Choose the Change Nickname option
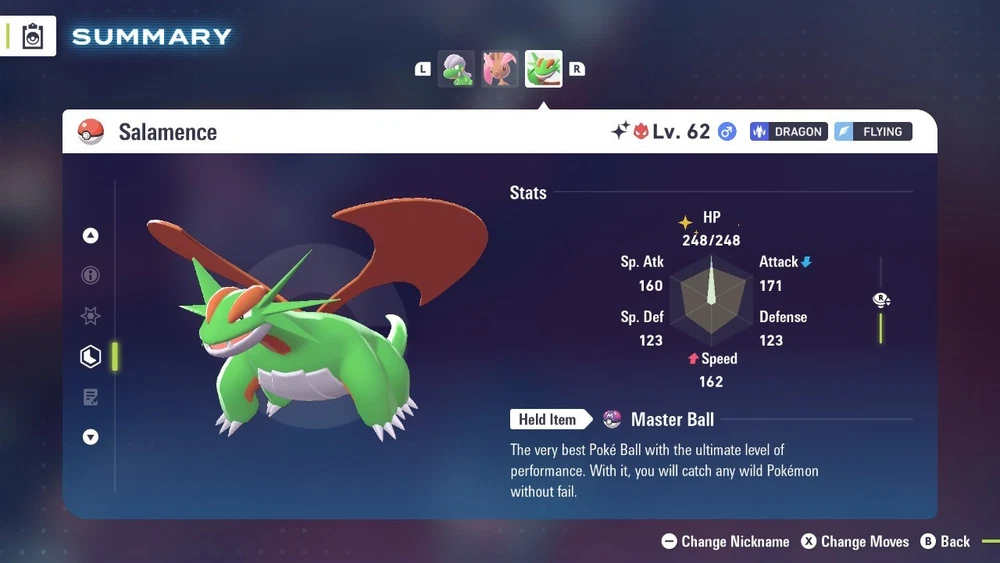Screen dimensions: 1000x563 point(725,541)
